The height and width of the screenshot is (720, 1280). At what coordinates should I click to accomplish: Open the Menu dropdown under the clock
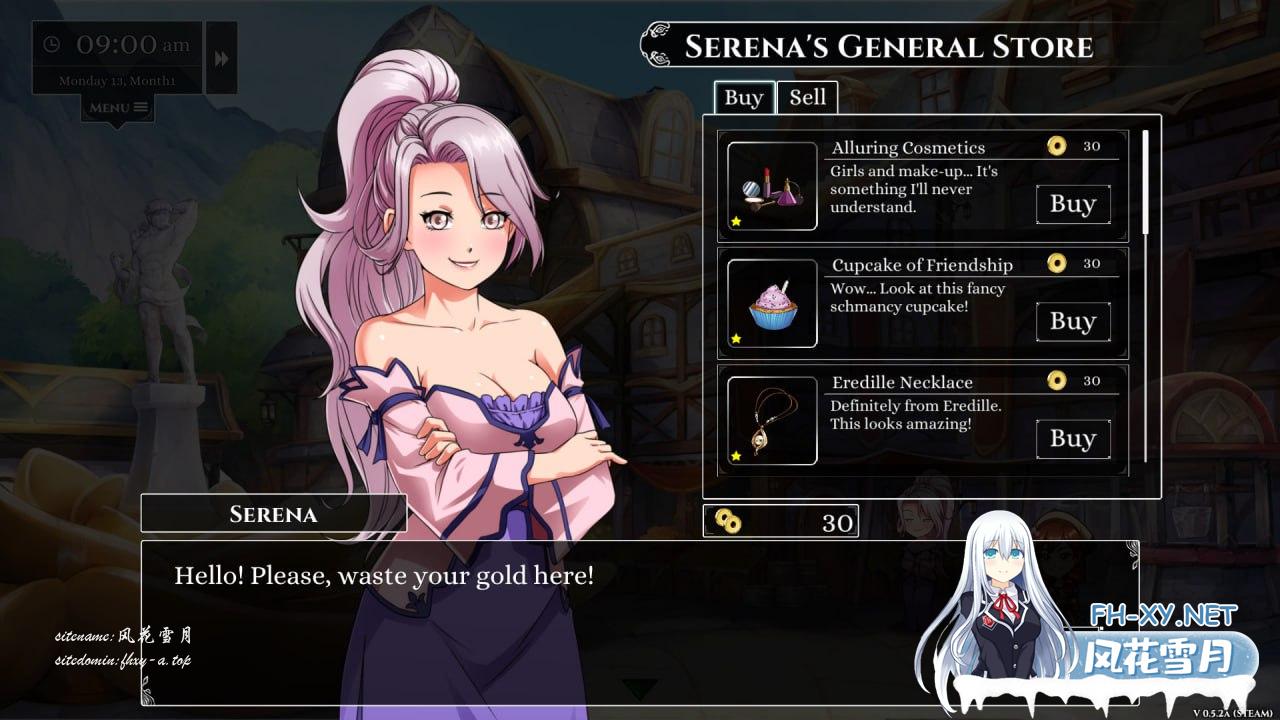118,108
